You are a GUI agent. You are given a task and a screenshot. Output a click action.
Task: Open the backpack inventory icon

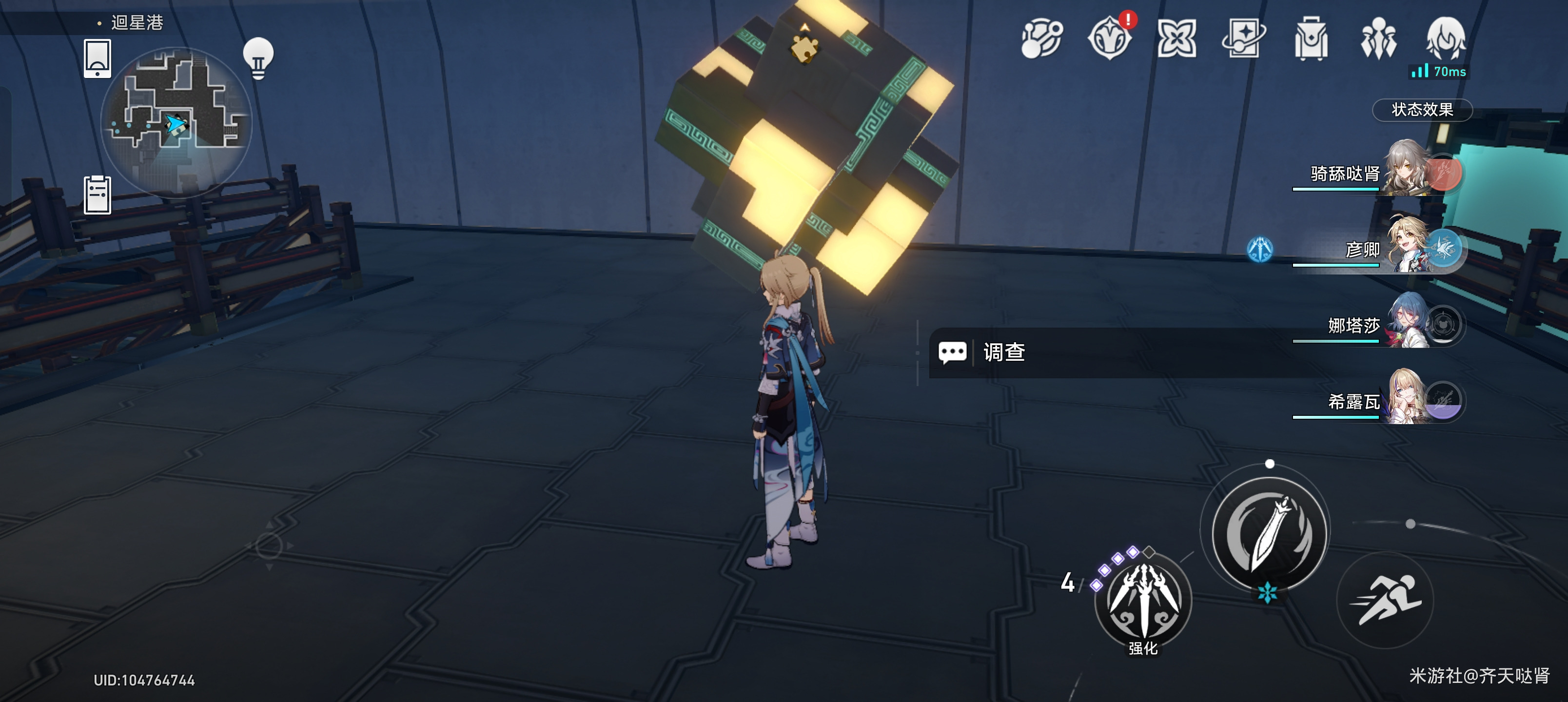point(1311,39)
